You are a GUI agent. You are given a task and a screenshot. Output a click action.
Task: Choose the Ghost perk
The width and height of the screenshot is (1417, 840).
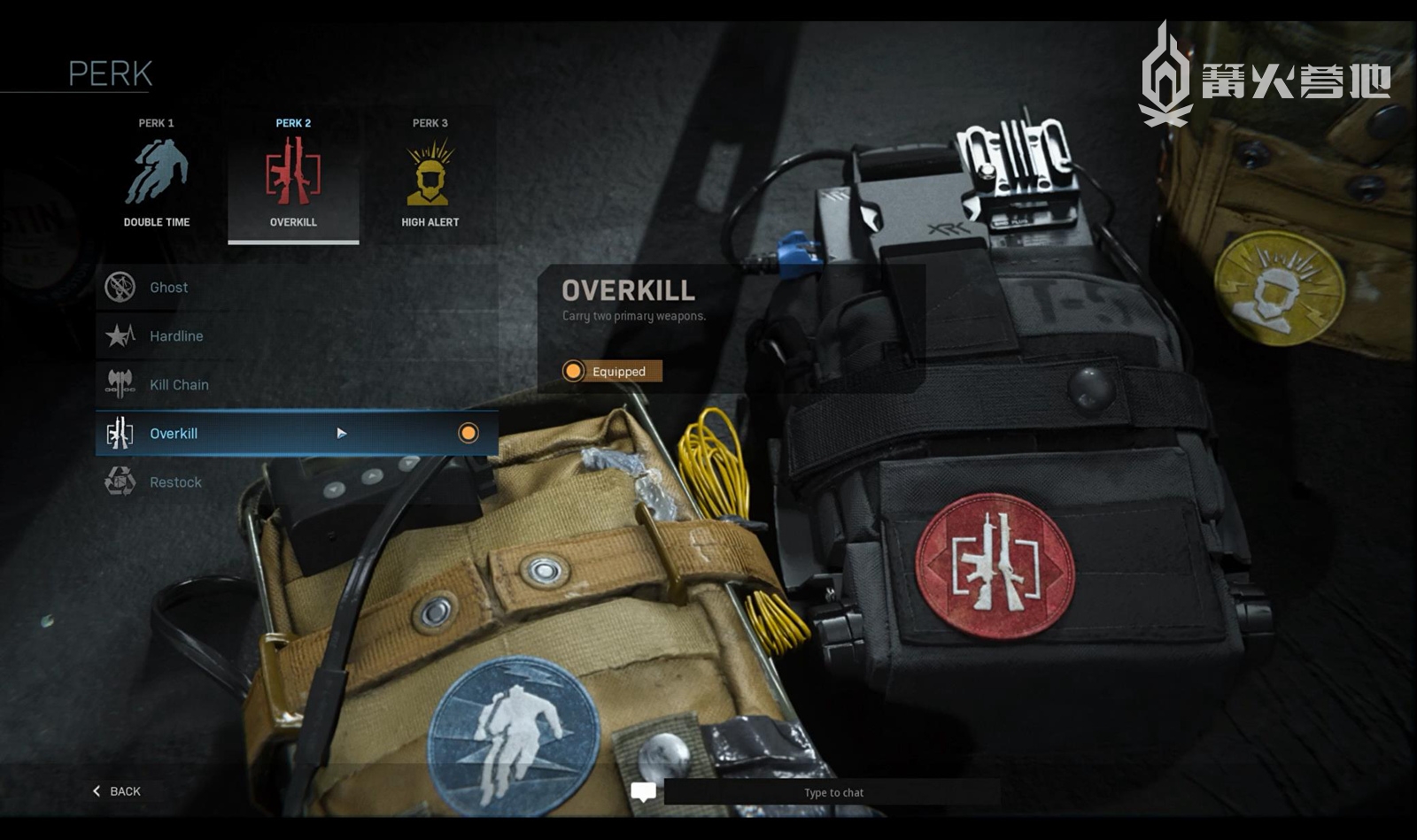296,288
